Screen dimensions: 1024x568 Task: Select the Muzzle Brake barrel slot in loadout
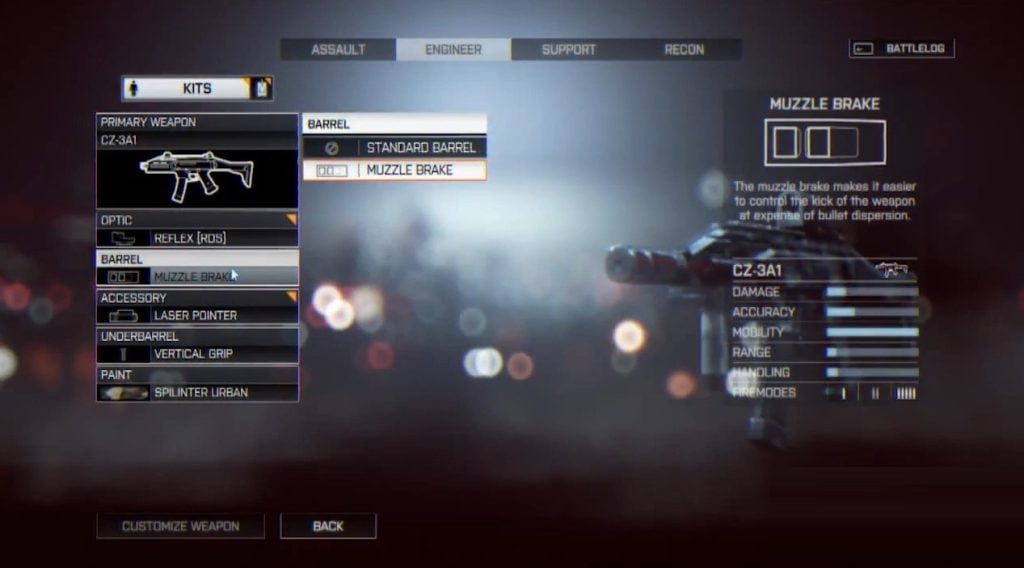click(197, 276)
